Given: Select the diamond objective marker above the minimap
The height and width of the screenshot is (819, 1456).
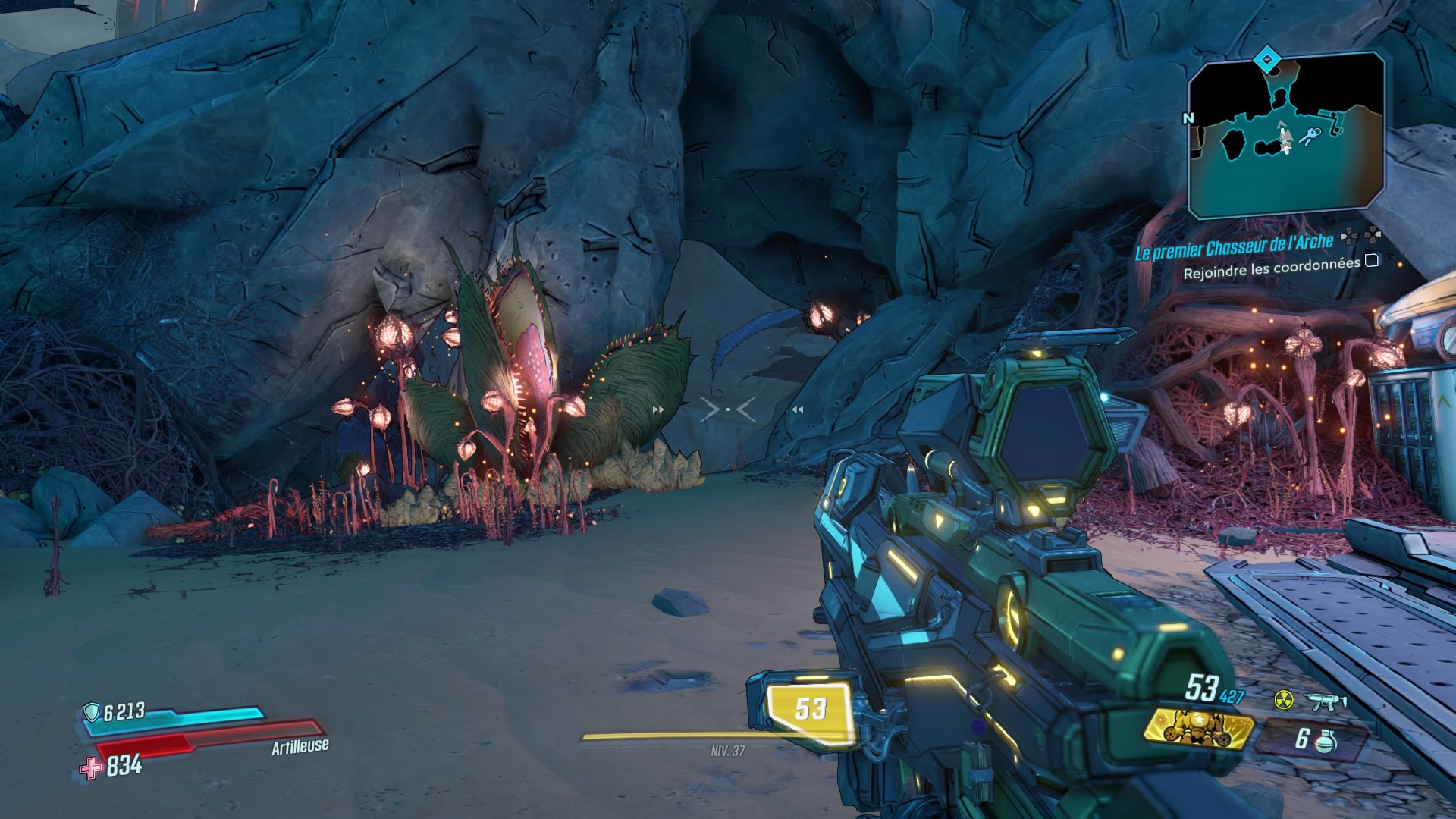Looking at the screenshot, I should pos(1266,58).
